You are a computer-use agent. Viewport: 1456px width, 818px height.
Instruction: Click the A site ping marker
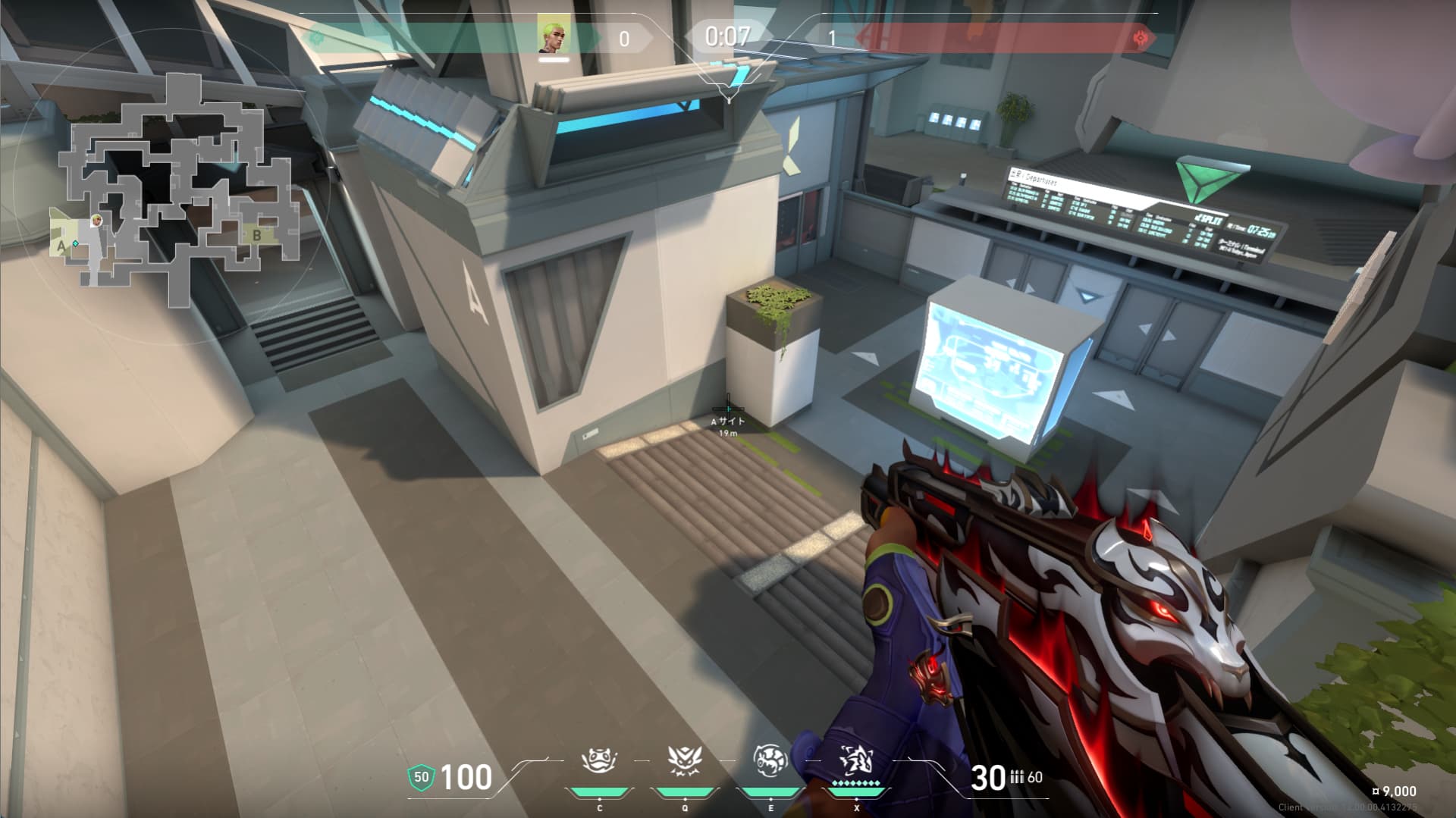(728, 412)
